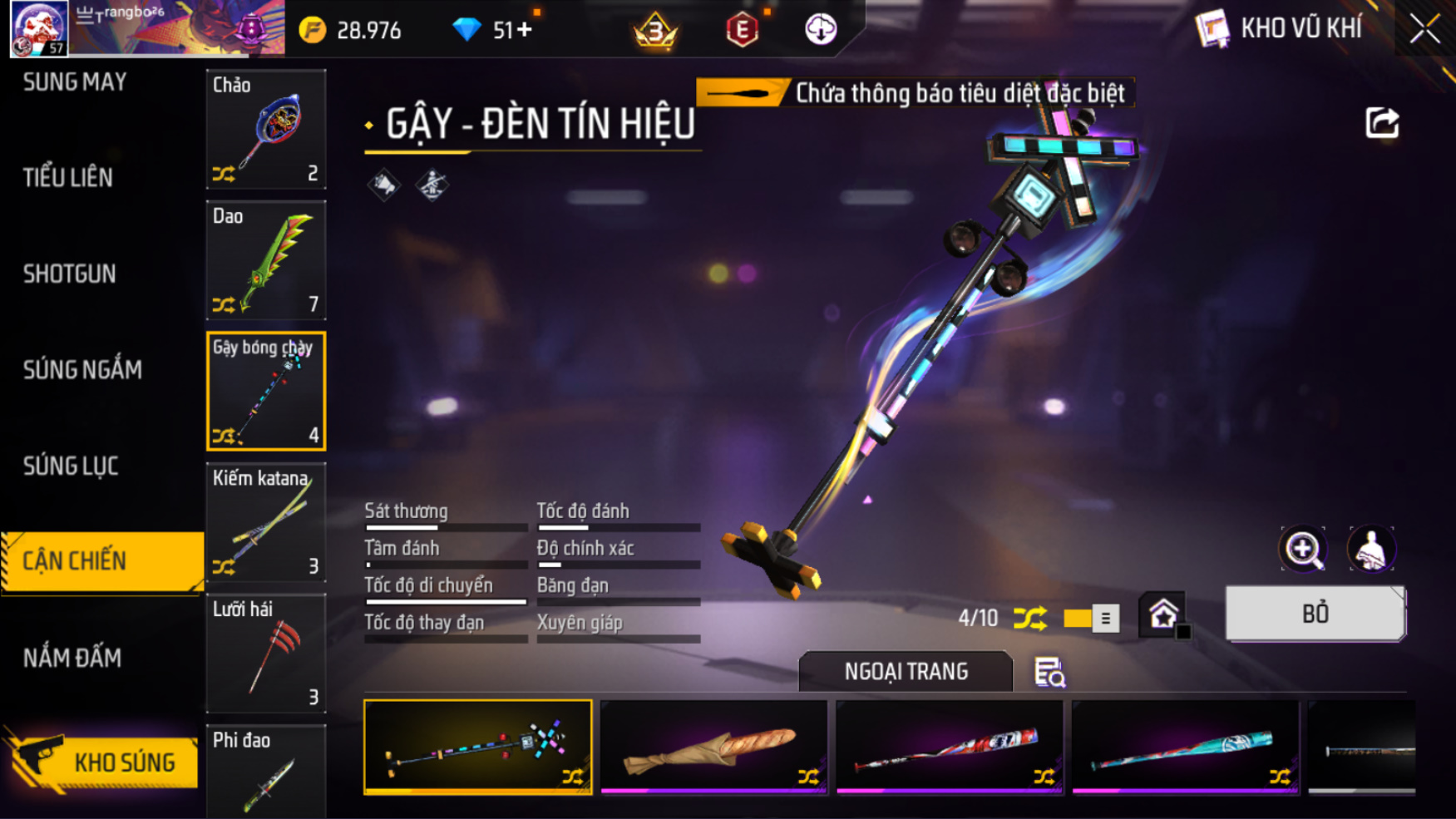The image size is (1456, 819).
Task: Select the baguette bat skin thumbnail
Action: click(713, 746)
